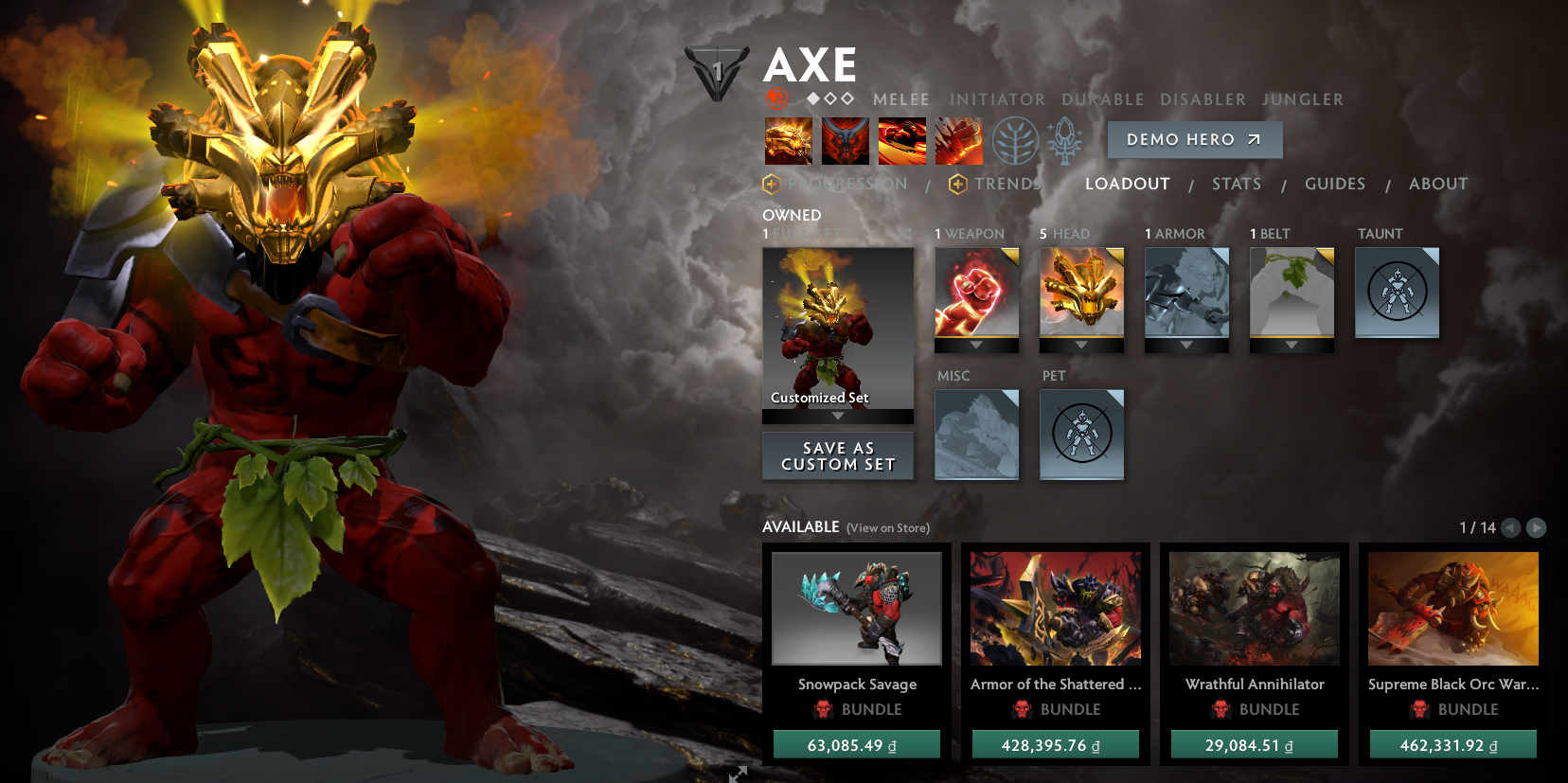Click the DEMO HERO button
The height and width of the screenshot is (783, 1568).
coord(1194,139)
